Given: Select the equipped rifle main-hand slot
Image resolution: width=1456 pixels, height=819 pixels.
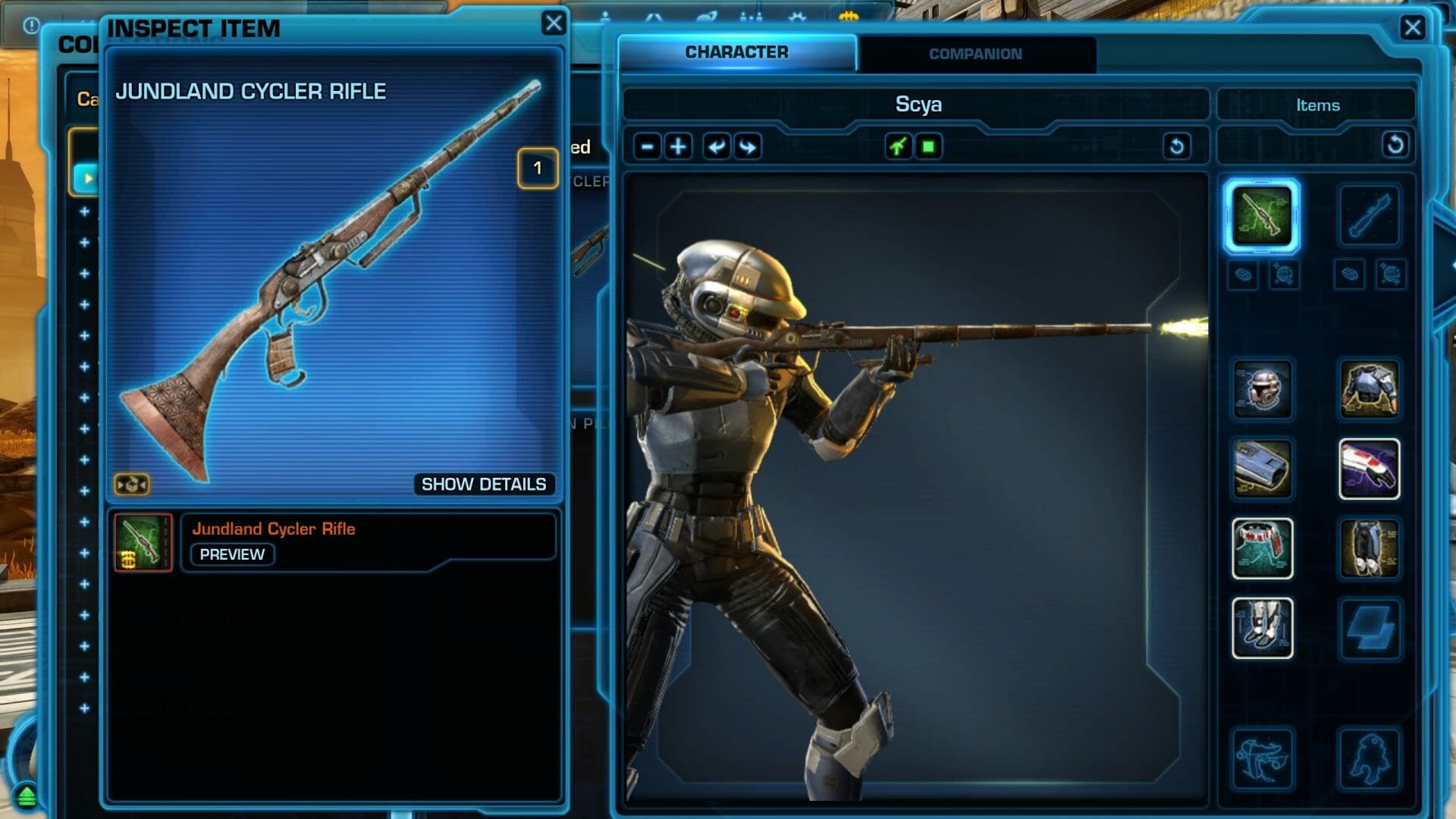Looking at the screenshot, I should point(1262,216).
